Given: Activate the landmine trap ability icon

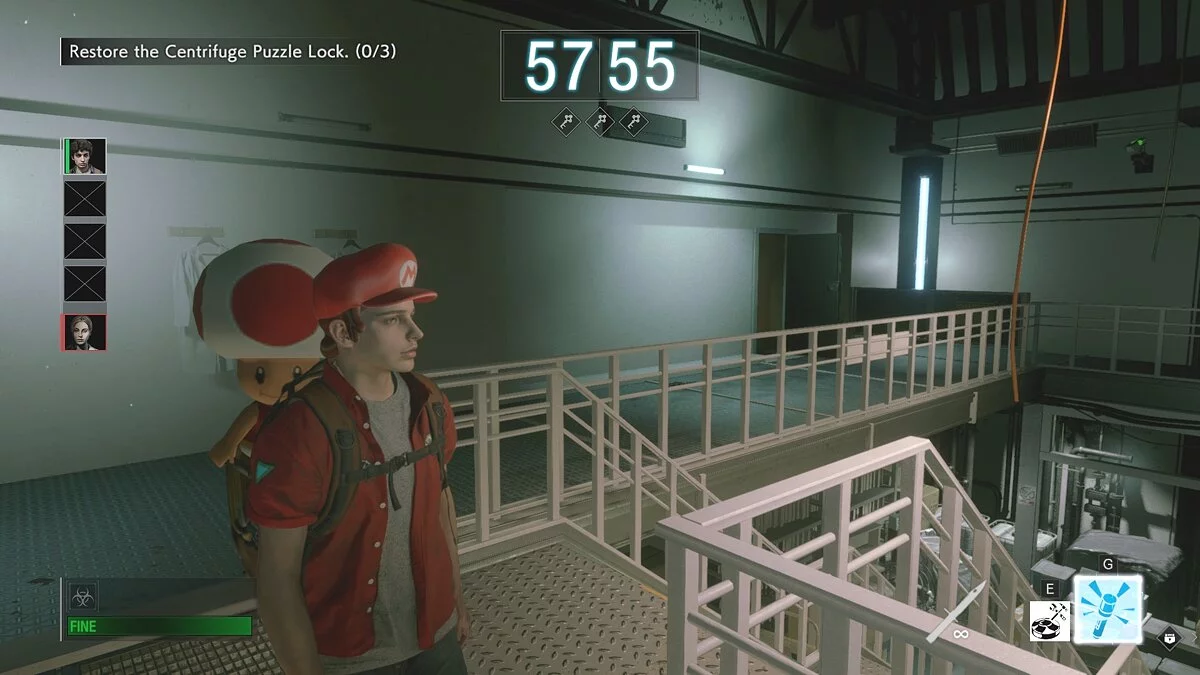Looking at the screenshot, I should tap(1050, 621).
